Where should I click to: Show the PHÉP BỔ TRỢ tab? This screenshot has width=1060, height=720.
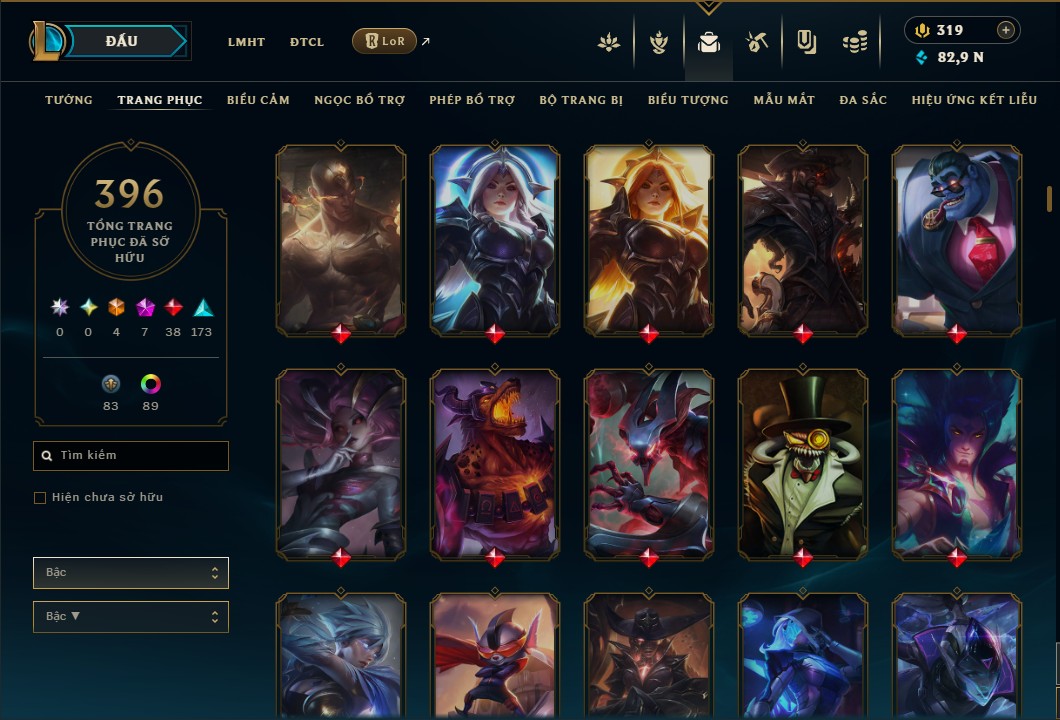tap(472, 100)
